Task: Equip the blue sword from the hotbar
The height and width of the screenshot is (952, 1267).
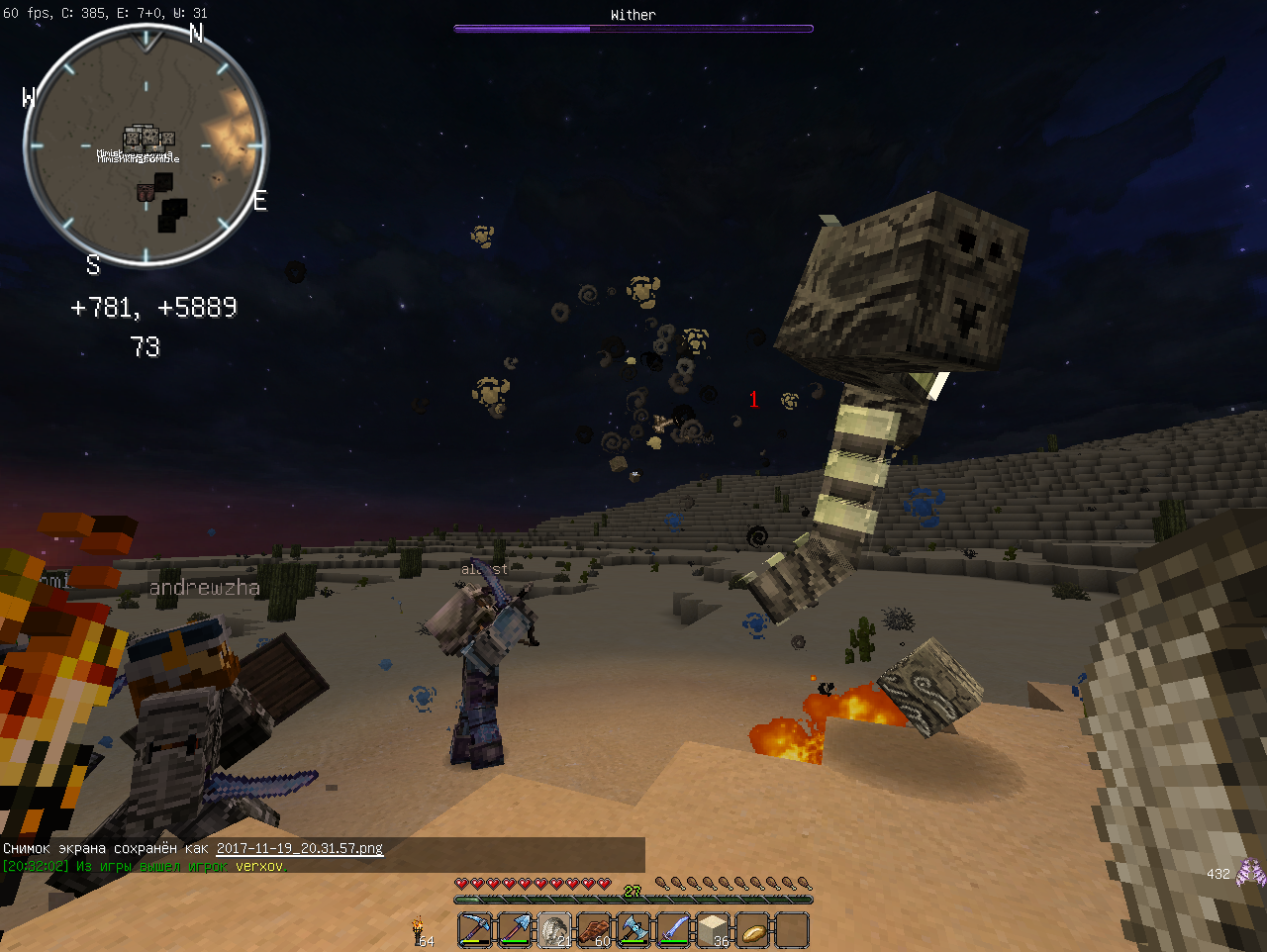Action: click(673, 930)
